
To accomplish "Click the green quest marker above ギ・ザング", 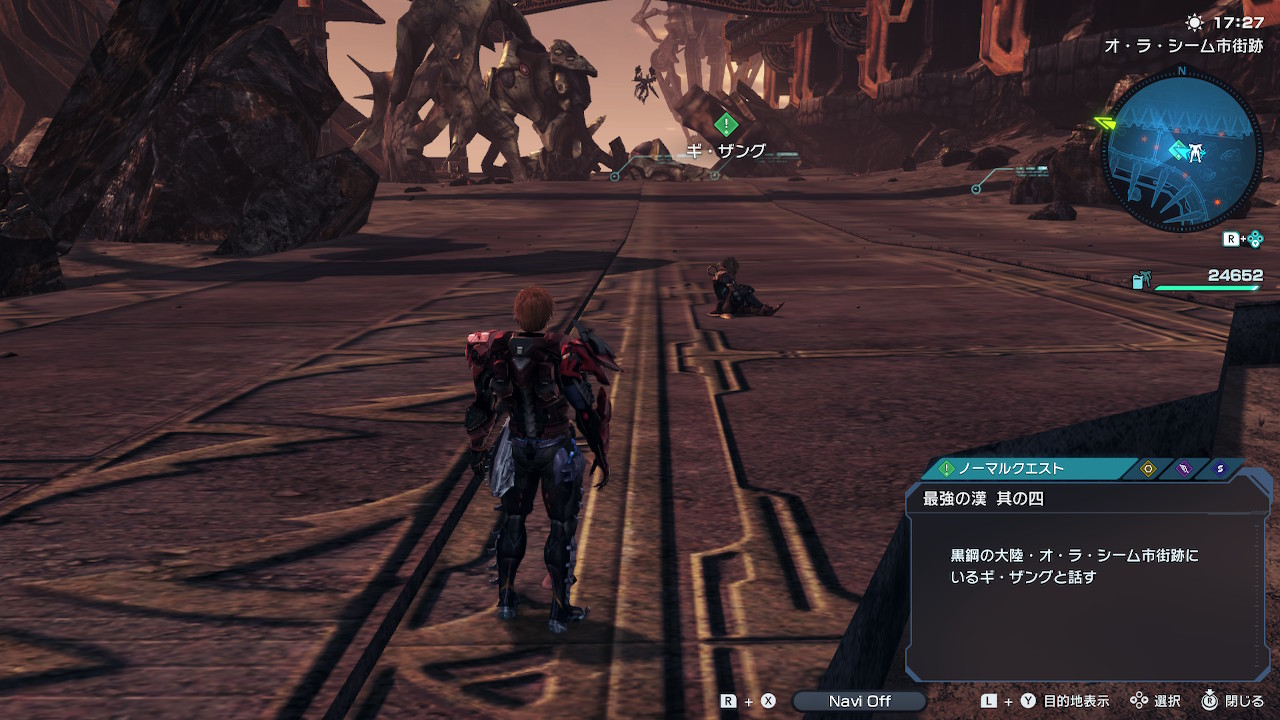I will pyautogui.click(x=727, y=125).
